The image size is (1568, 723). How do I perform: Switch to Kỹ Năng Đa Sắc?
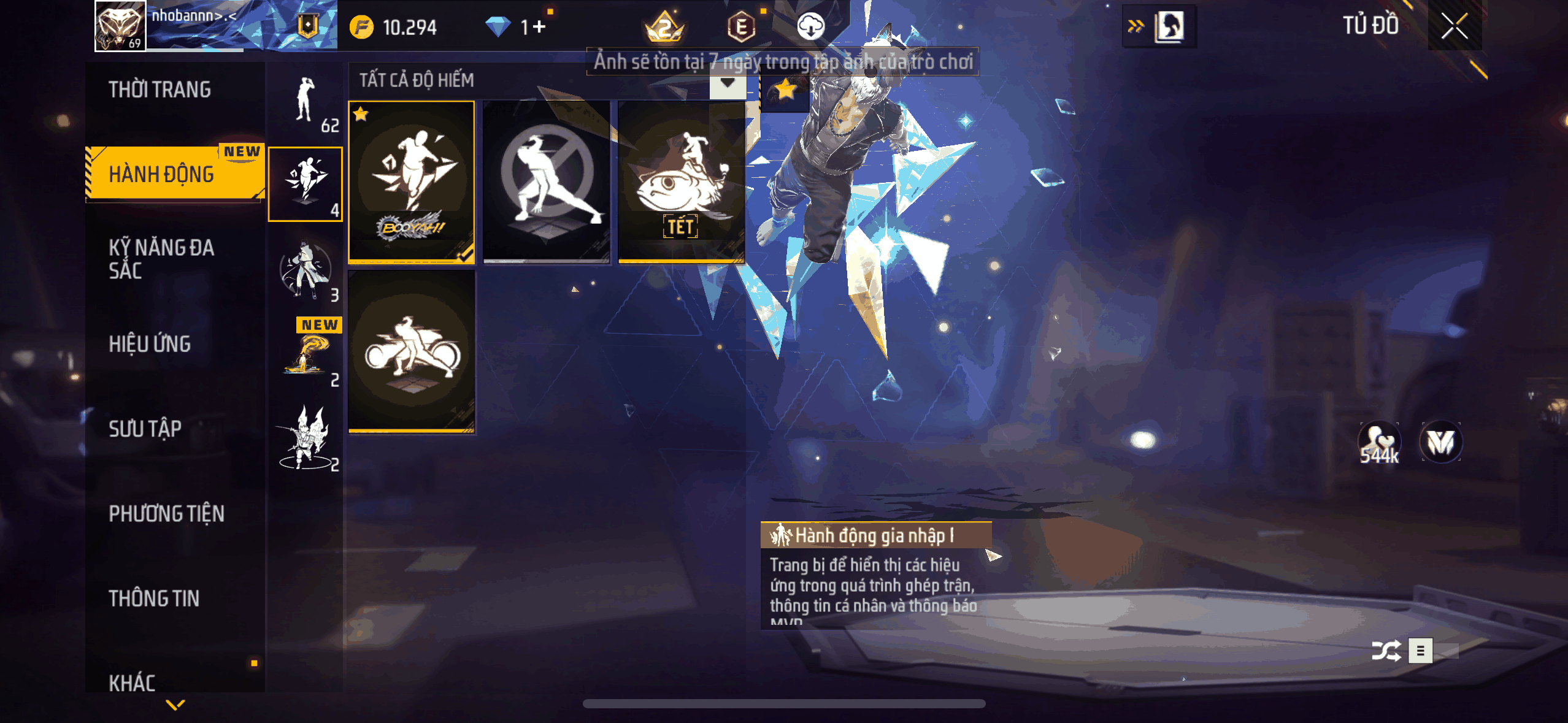161,259
